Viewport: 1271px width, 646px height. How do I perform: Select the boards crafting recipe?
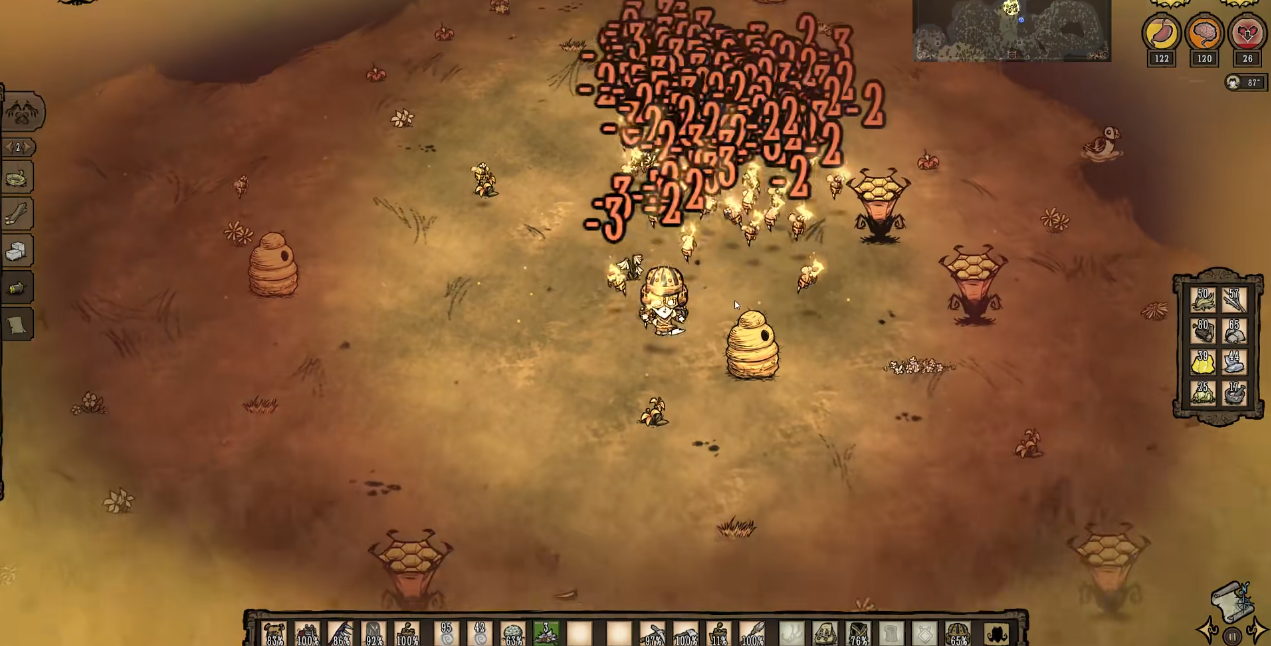coord(18,215)
